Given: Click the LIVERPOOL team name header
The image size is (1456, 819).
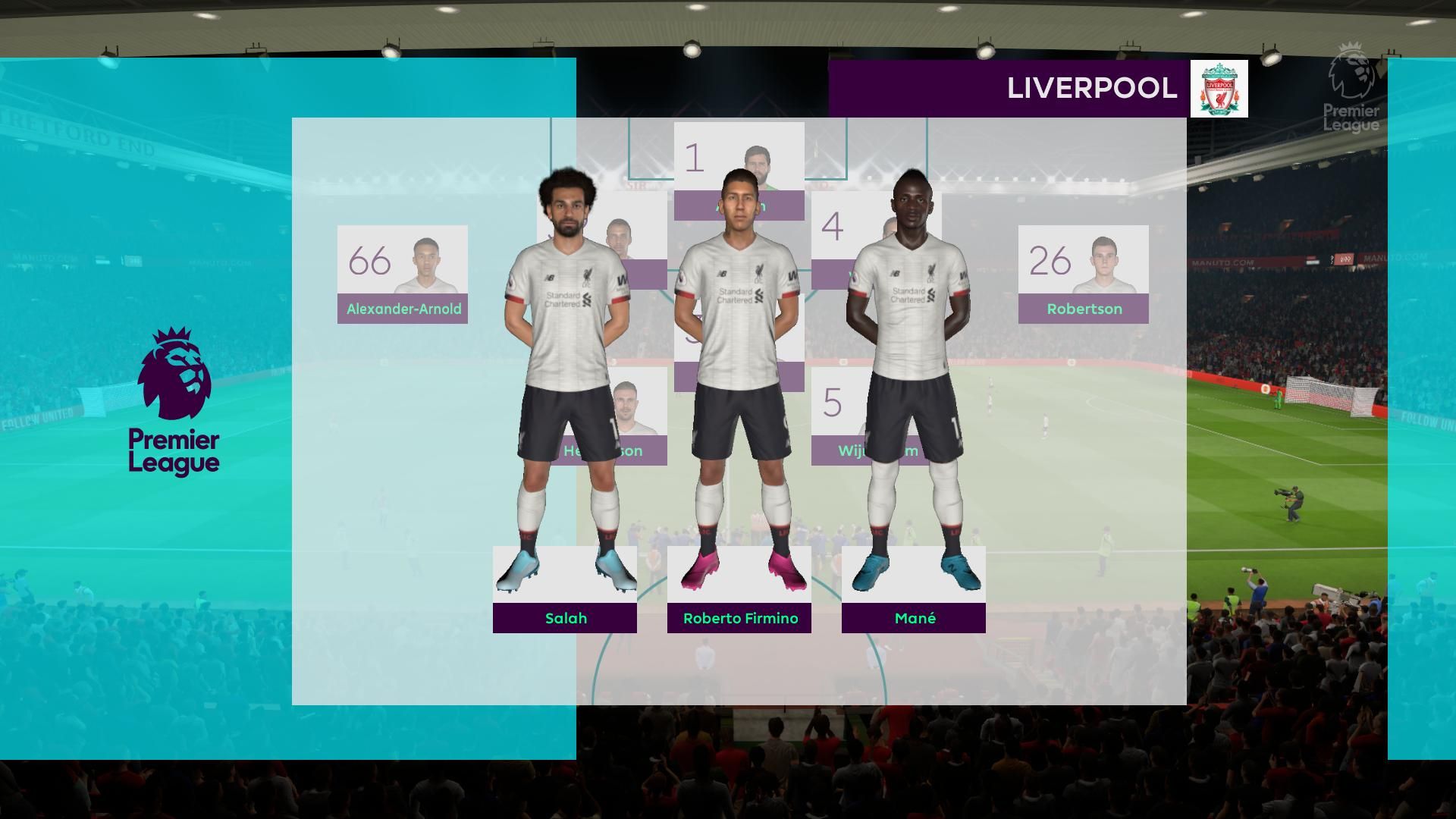Looking at the screenshot, I should [x=1090, y=89].
